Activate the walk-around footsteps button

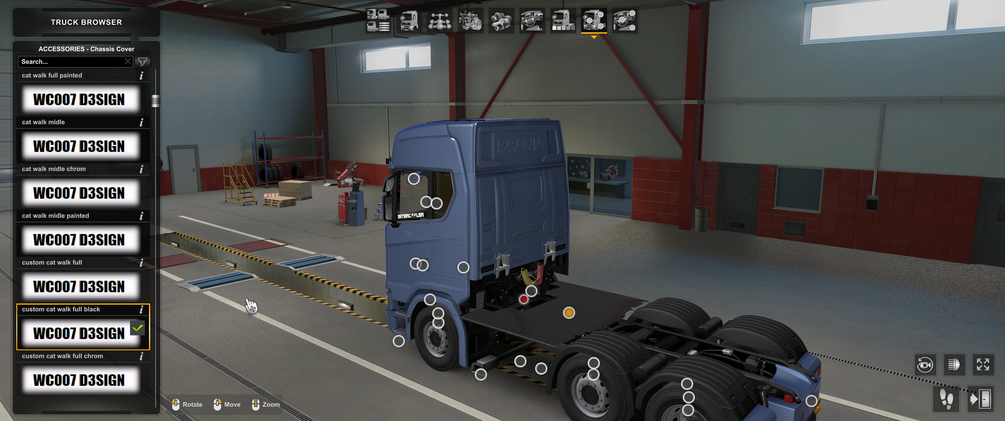click(946, 399)
